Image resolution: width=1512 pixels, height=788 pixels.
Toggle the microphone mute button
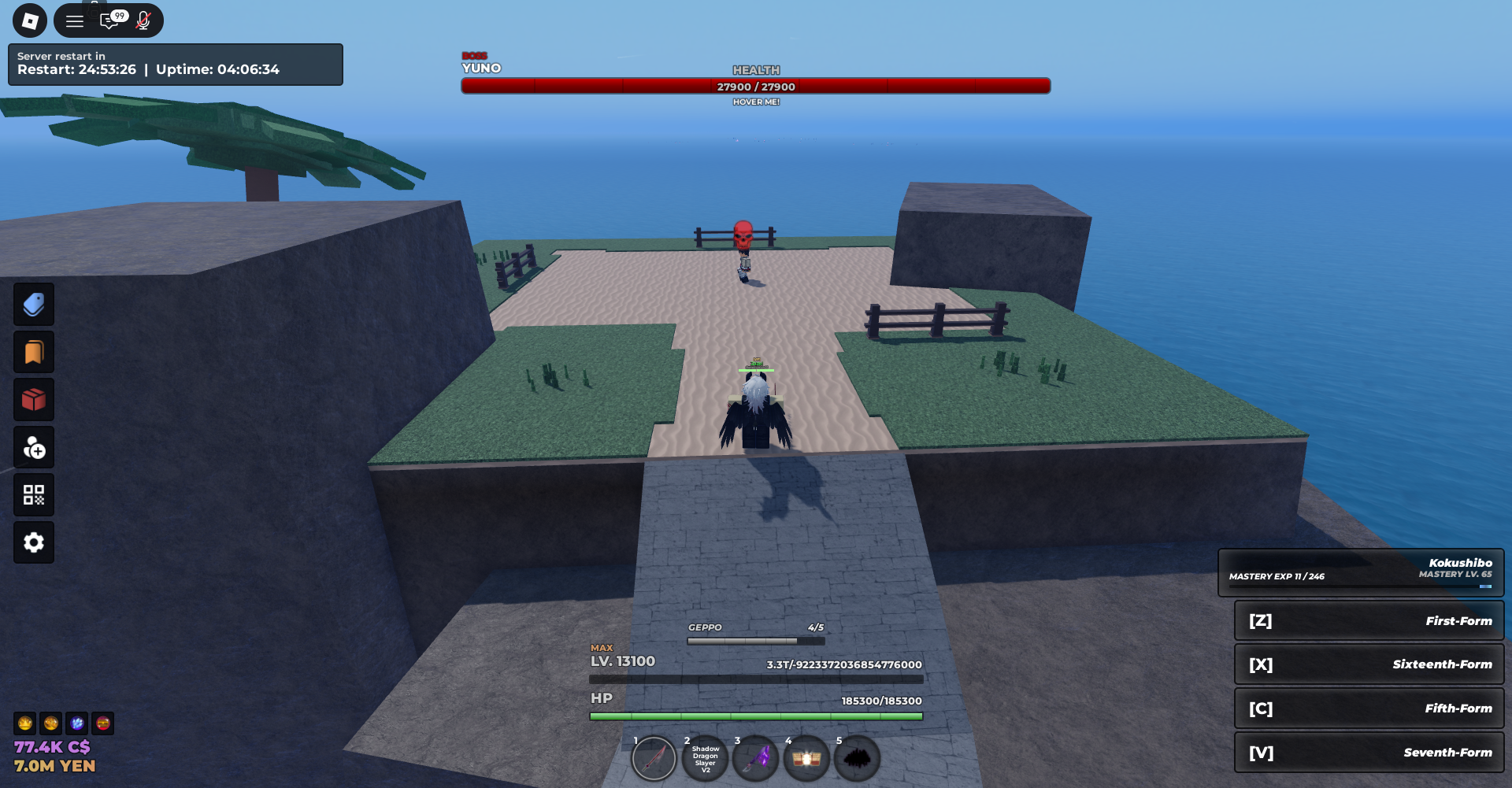pos(143,20)
